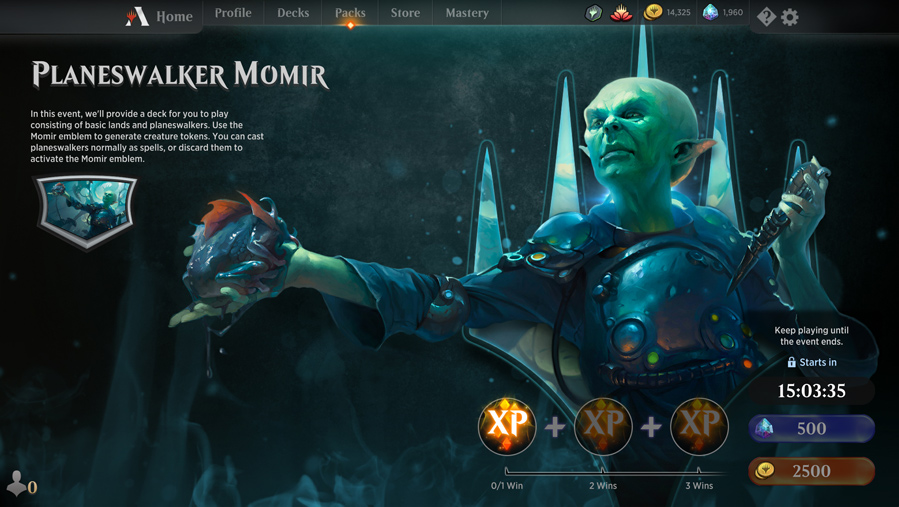Image resolution: width=899 pixels, height=507 pixels.
Task: Open the Profile tab
Action: point(233,13)
